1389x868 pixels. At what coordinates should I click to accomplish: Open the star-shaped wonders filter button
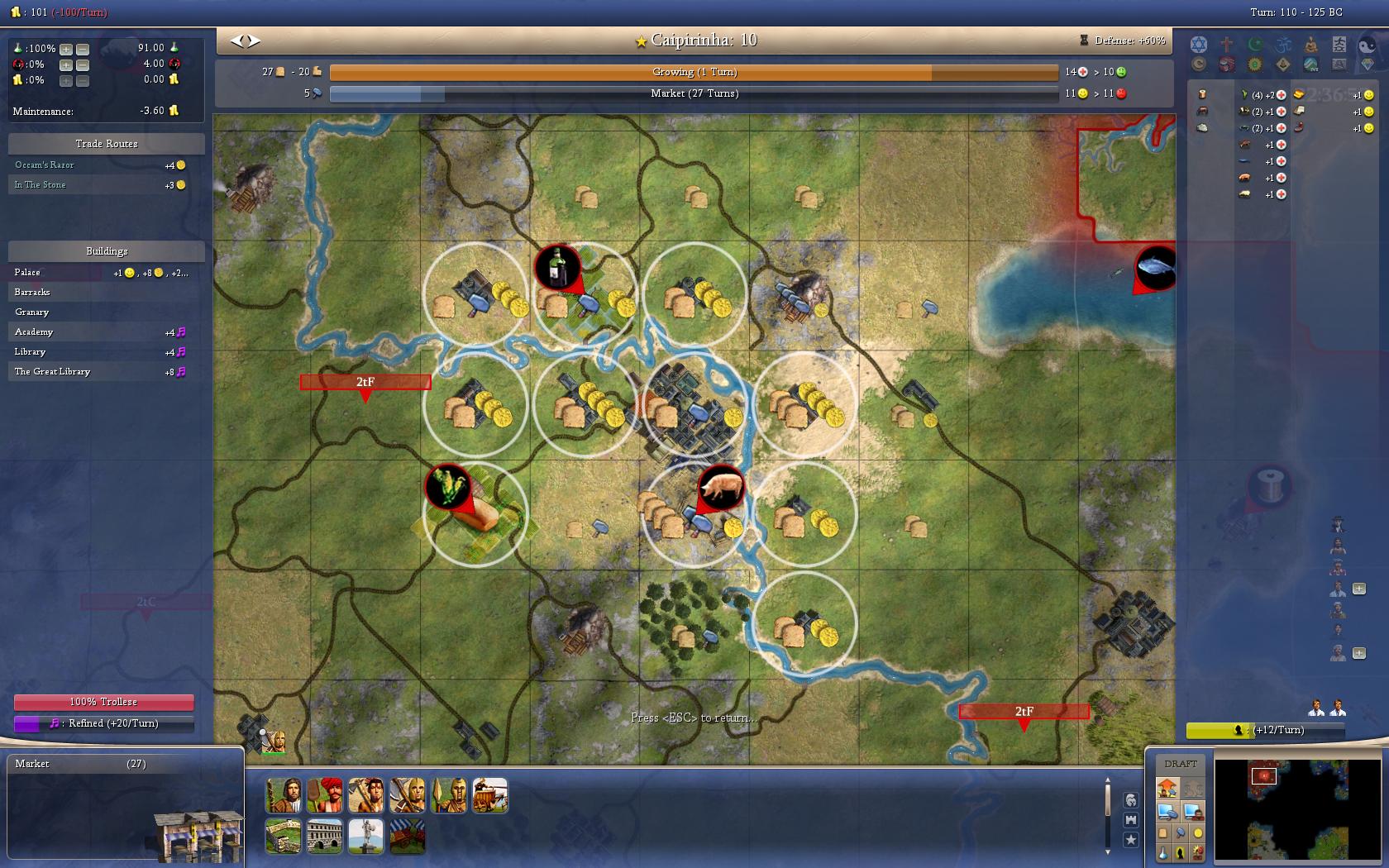[x=1130, y=839]
